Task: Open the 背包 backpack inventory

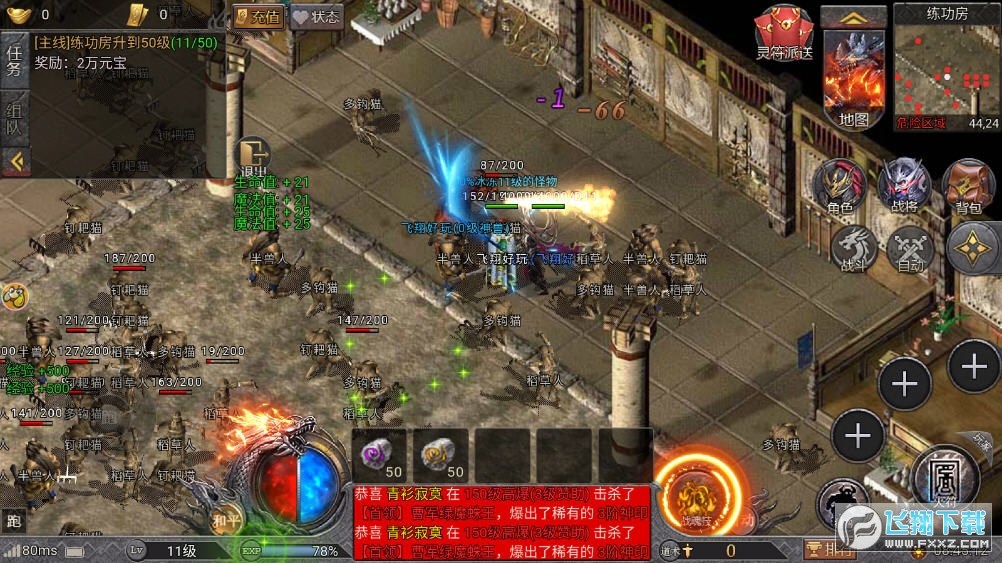Action: pyautogui.click(x=968, y=186)
